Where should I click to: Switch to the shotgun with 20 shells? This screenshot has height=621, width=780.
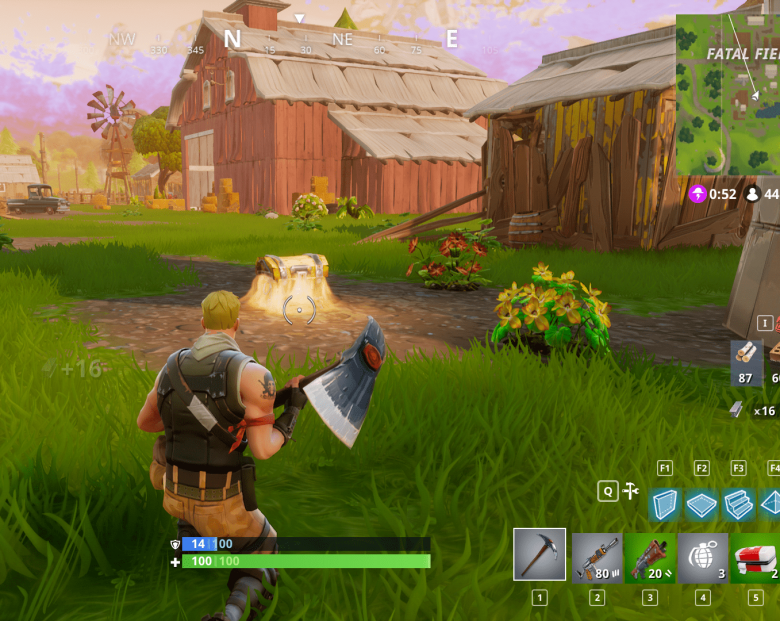click(650, 557)
